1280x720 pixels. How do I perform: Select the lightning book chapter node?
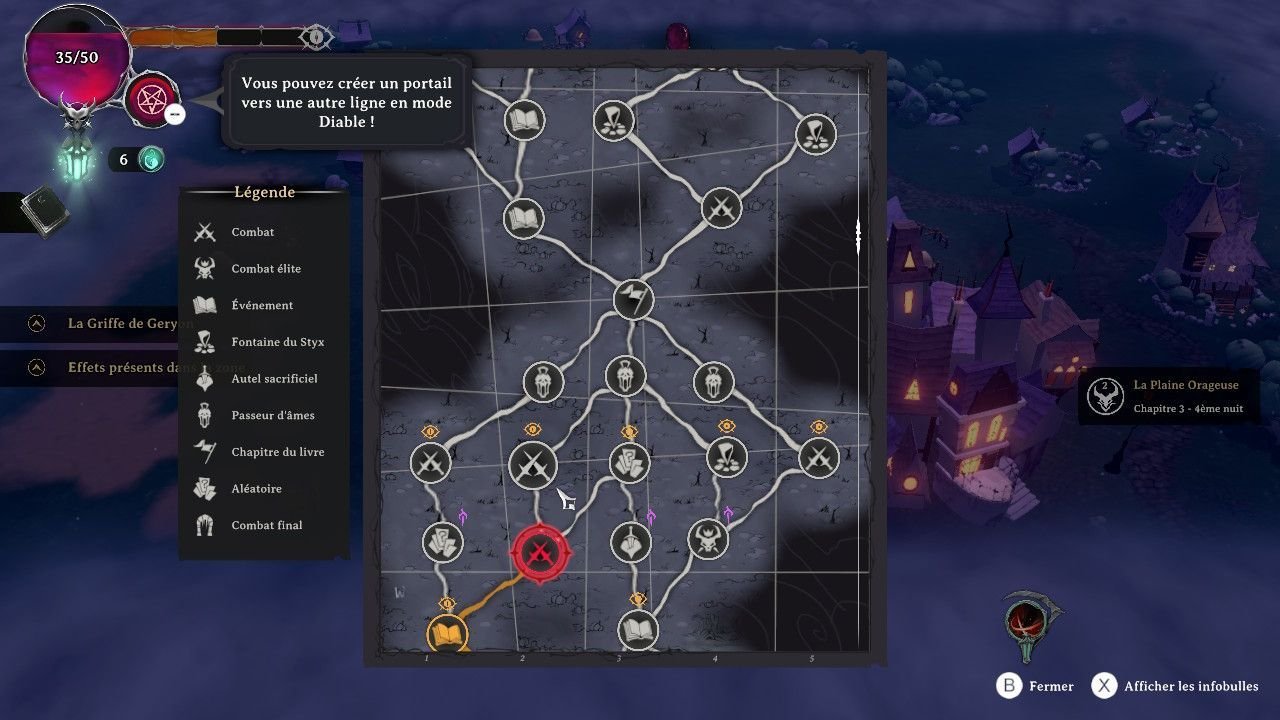pyautogui.click(x=633, y=299)
